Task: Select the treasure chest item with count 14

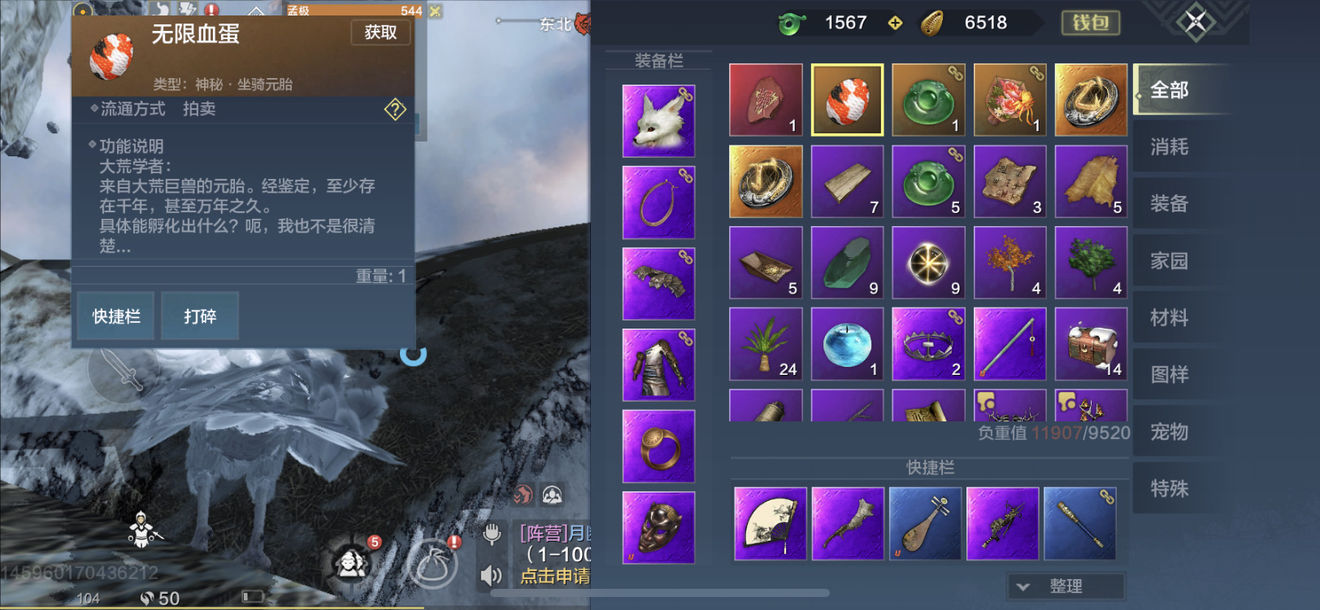Action: 1090,344
